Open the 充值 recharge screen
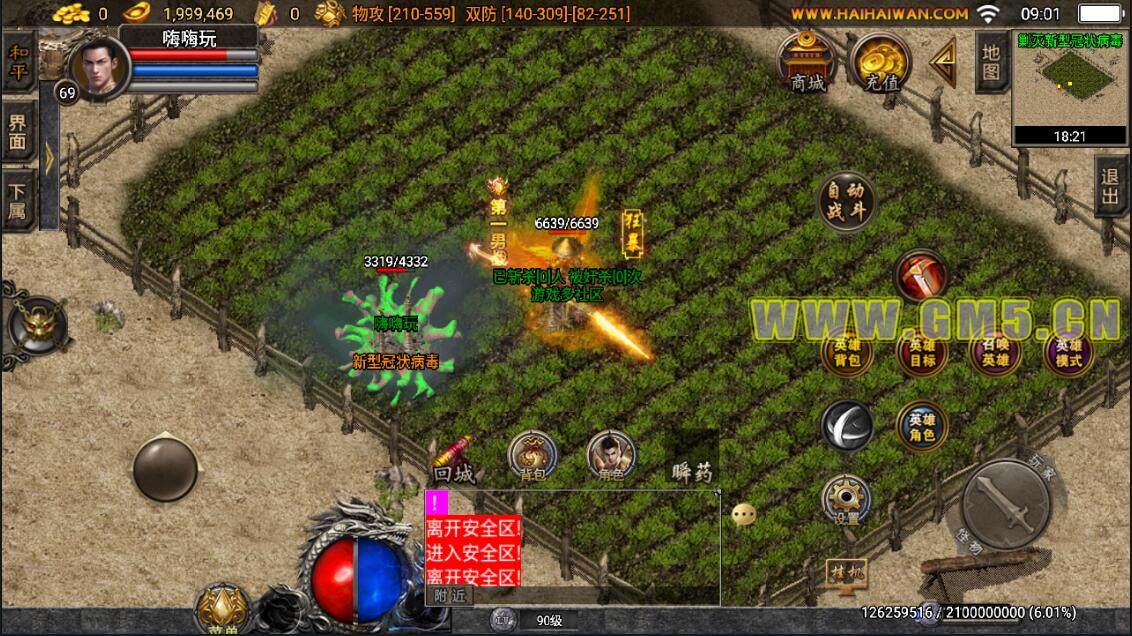Screen dimensions: 1132x636 [x=879, y=62]
